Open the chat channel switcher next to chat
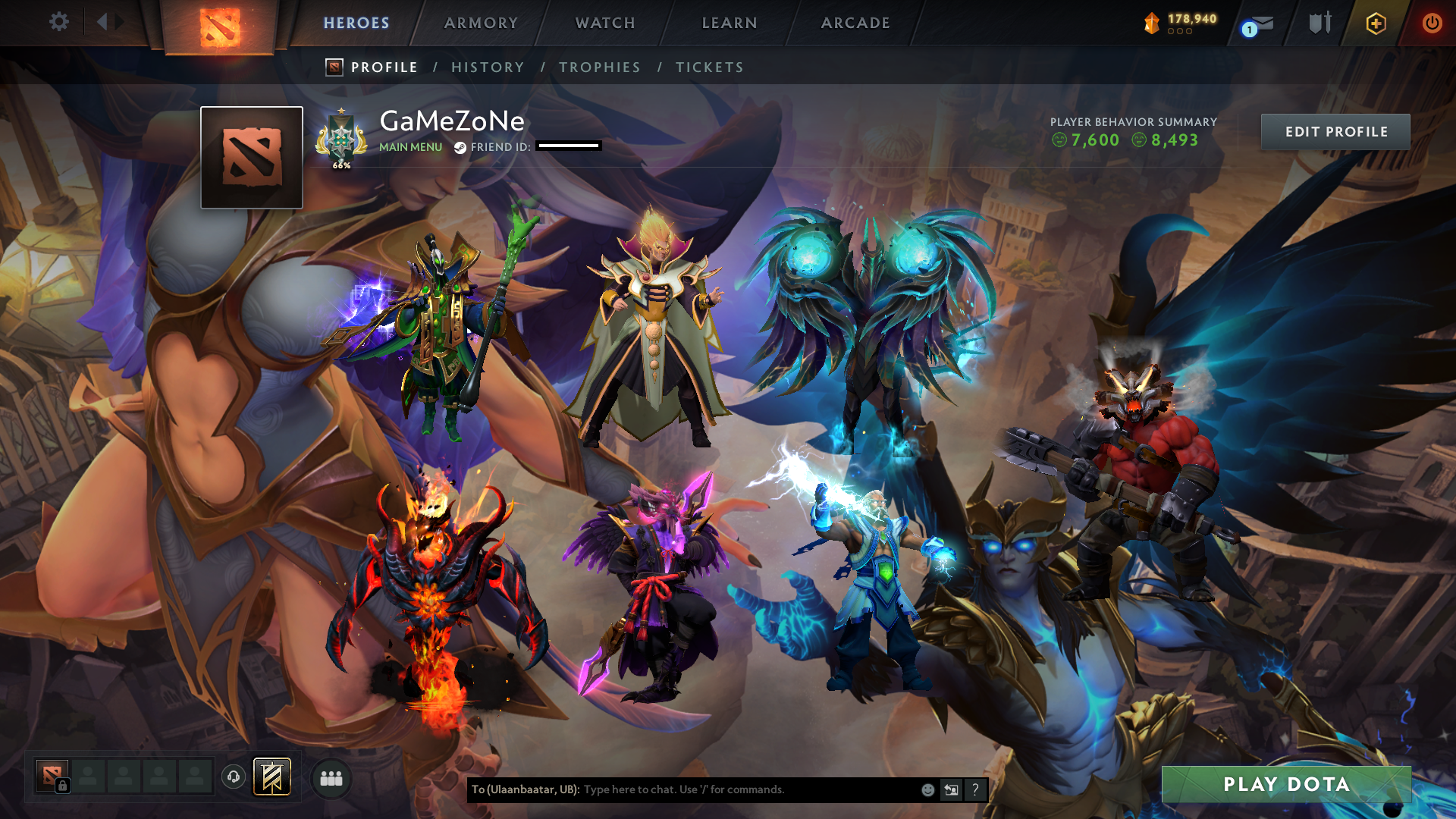 (x=951, y=789)
